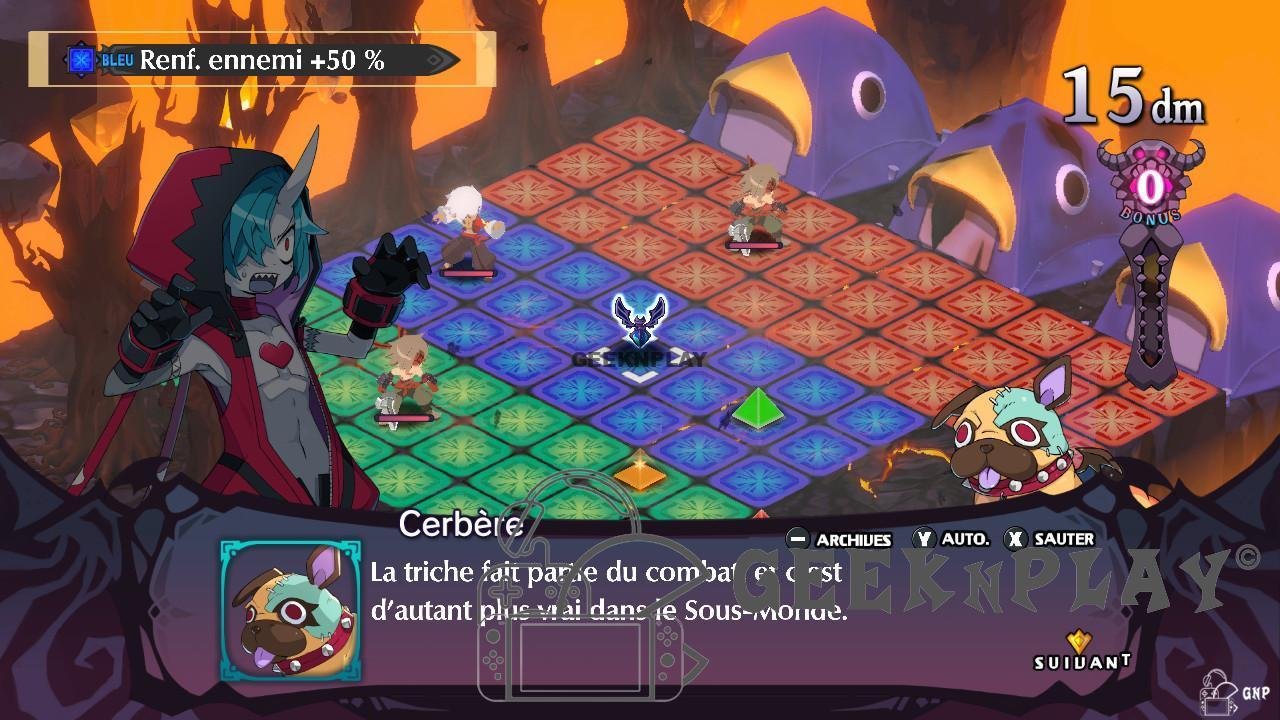Click the Cerbère speaker portrait

[290, 610]
